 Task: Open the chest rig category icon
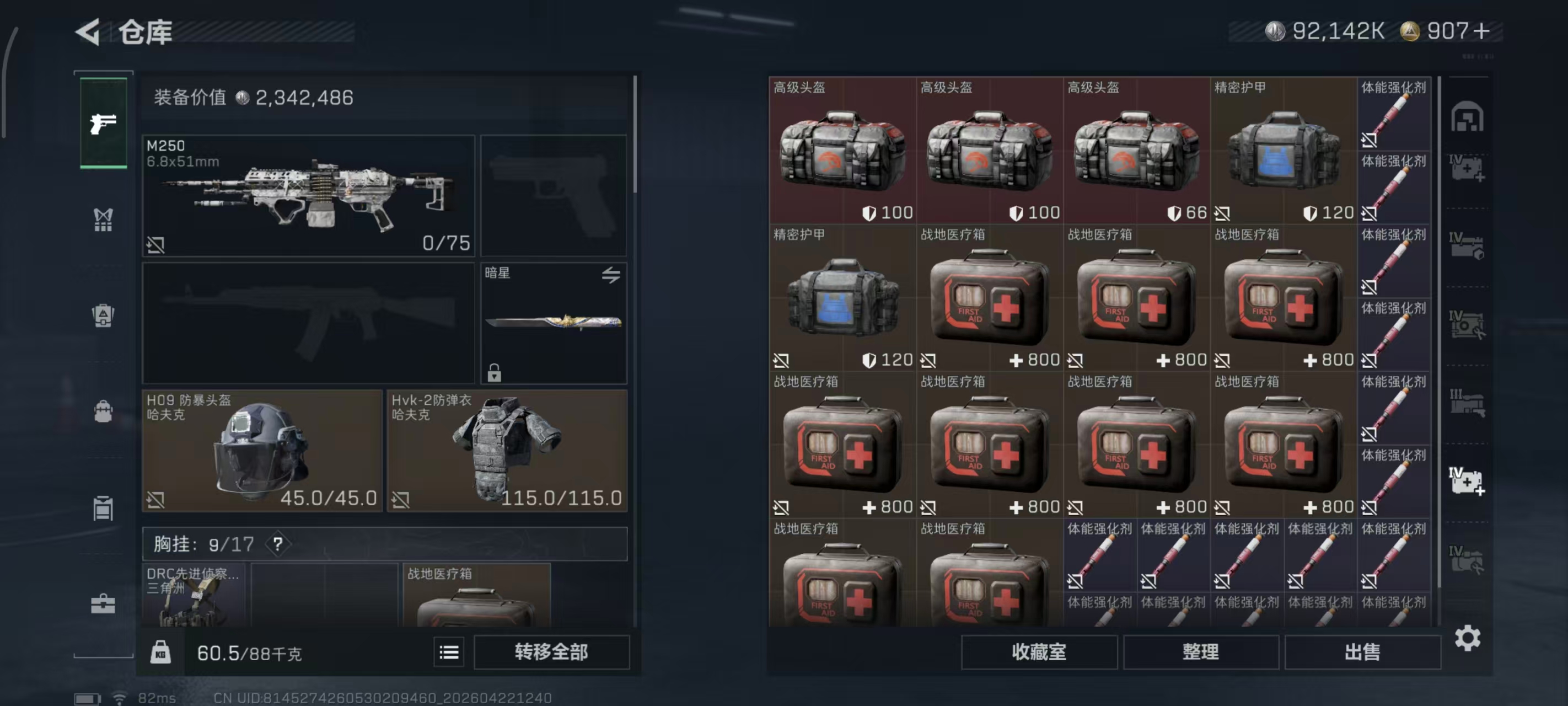(104, 220)
